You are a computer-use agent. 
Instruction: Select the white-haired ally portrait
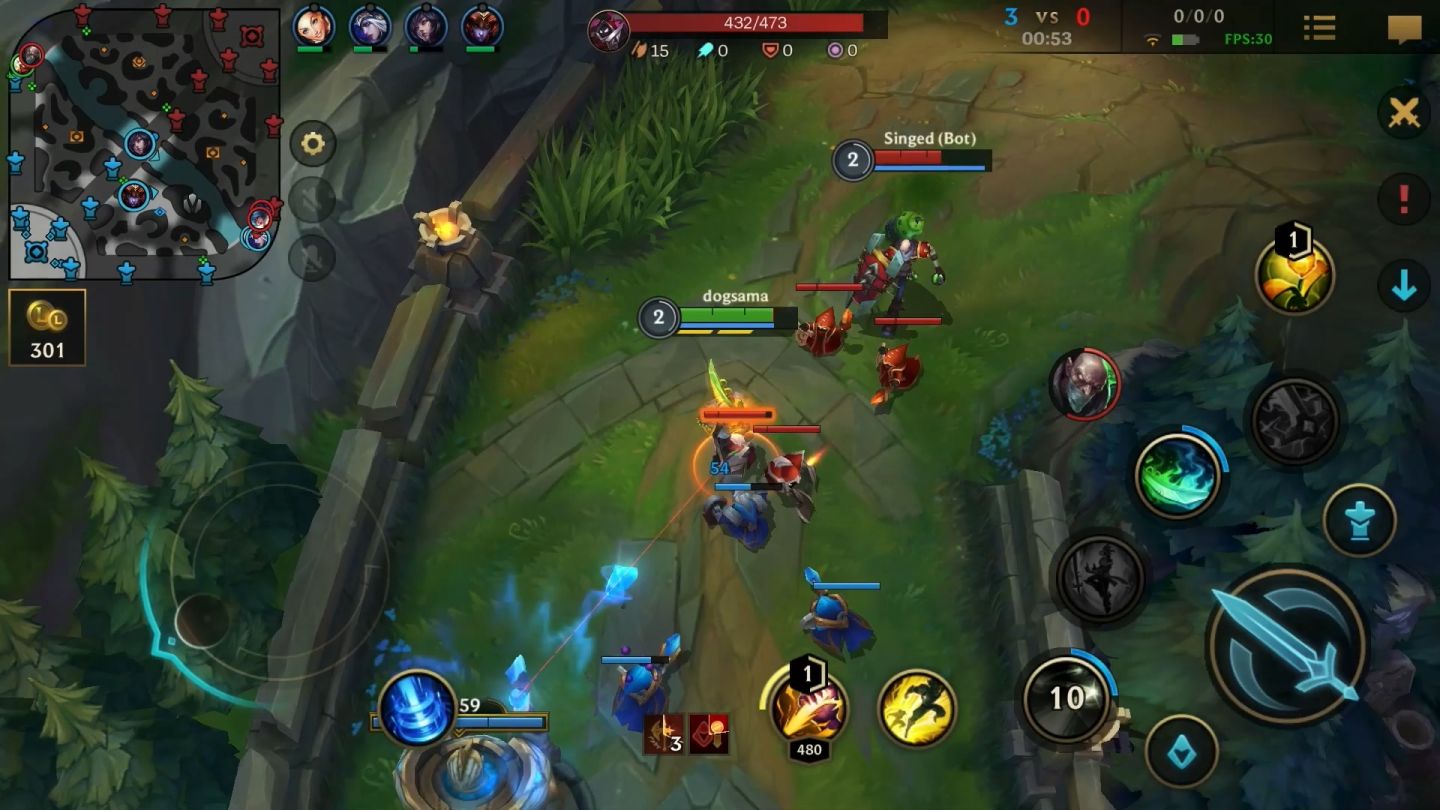pyautogui.click(x=369, y=27)
